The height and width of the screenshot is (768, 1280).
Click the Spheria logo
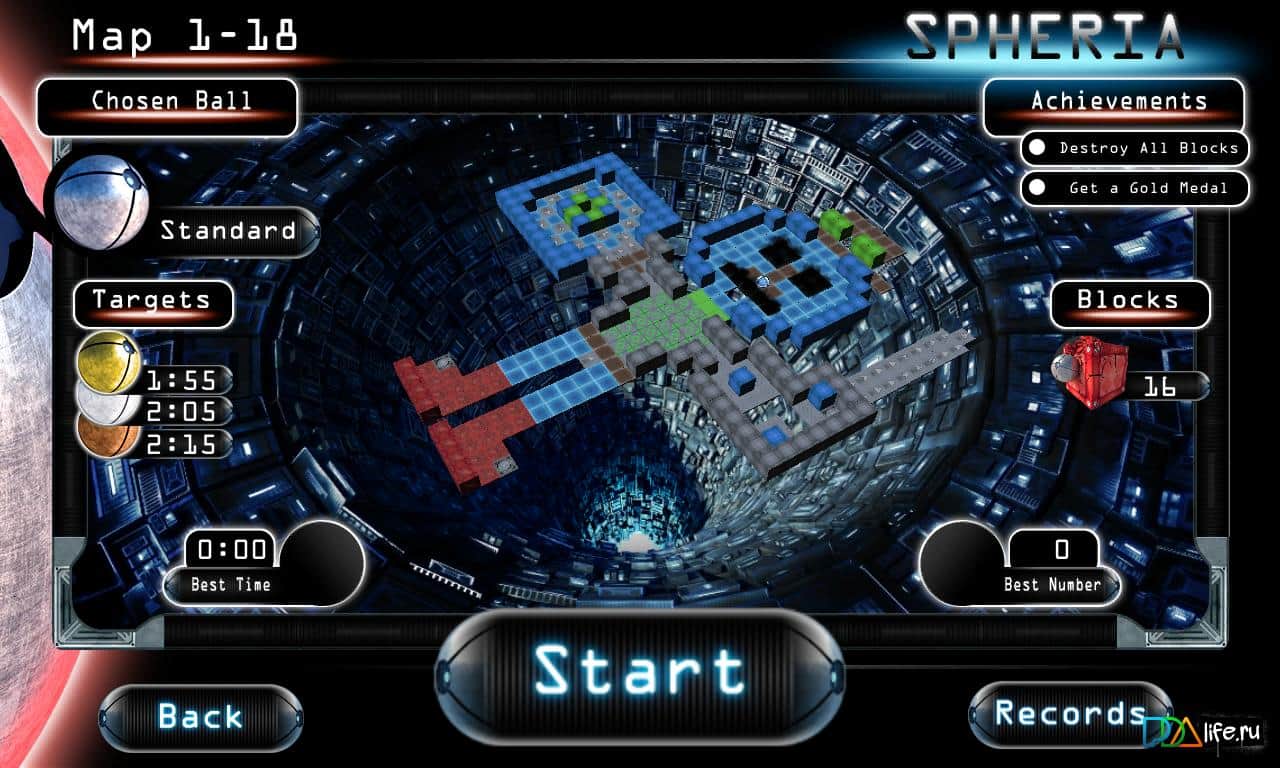coord(1044,36)
